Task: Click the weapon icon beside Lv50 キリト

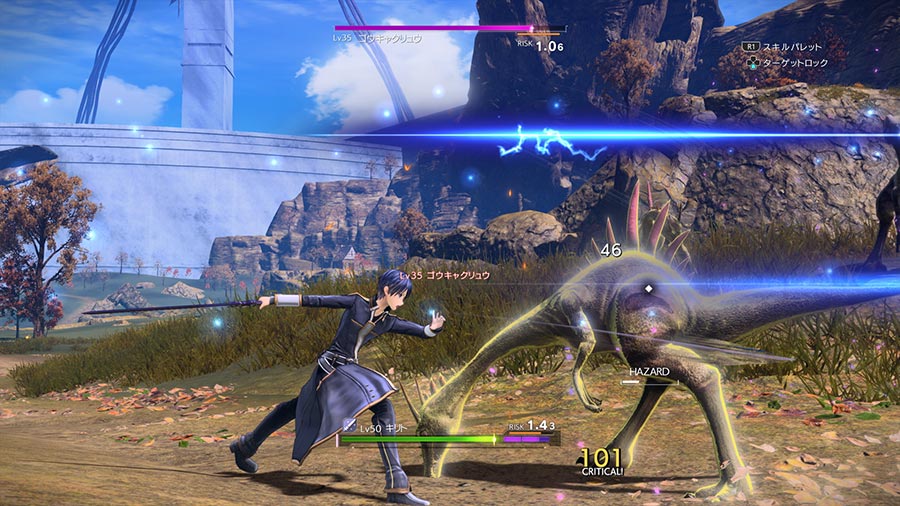Action: pos(349,427)
